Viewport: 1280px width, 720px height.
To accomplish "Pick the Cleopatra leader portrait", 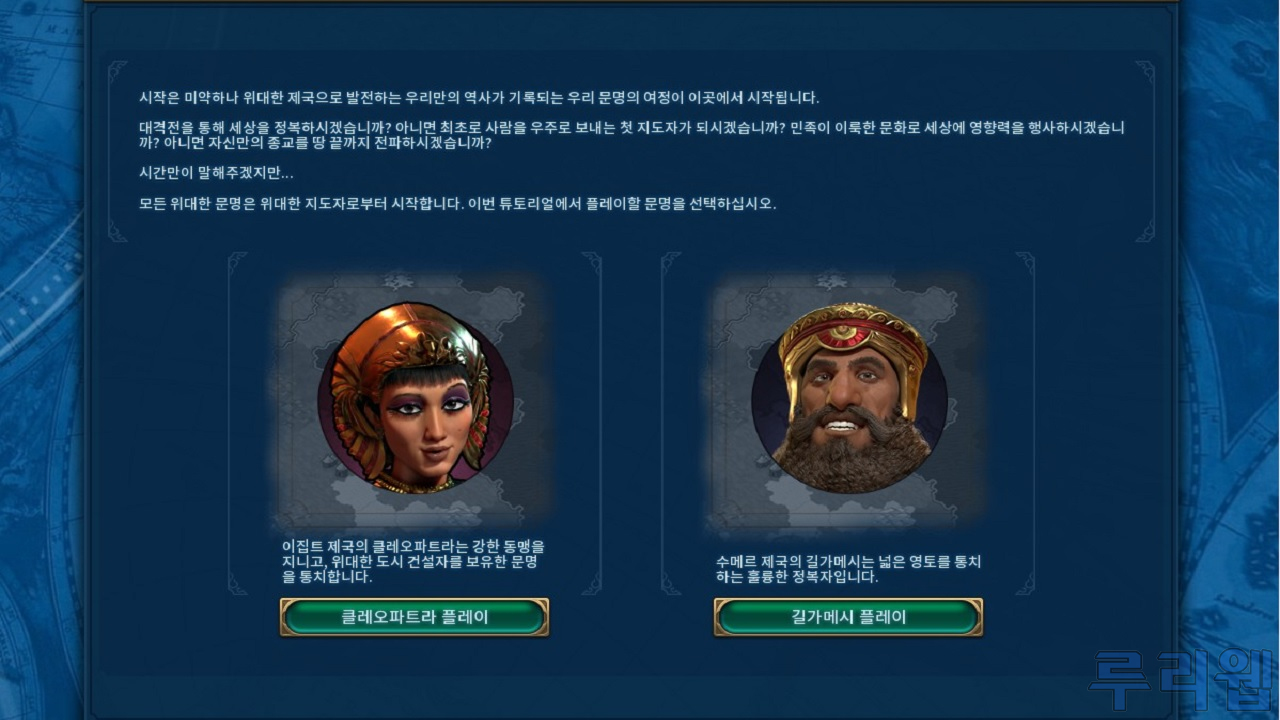I will pyautogui.click(x=414, y=400).
